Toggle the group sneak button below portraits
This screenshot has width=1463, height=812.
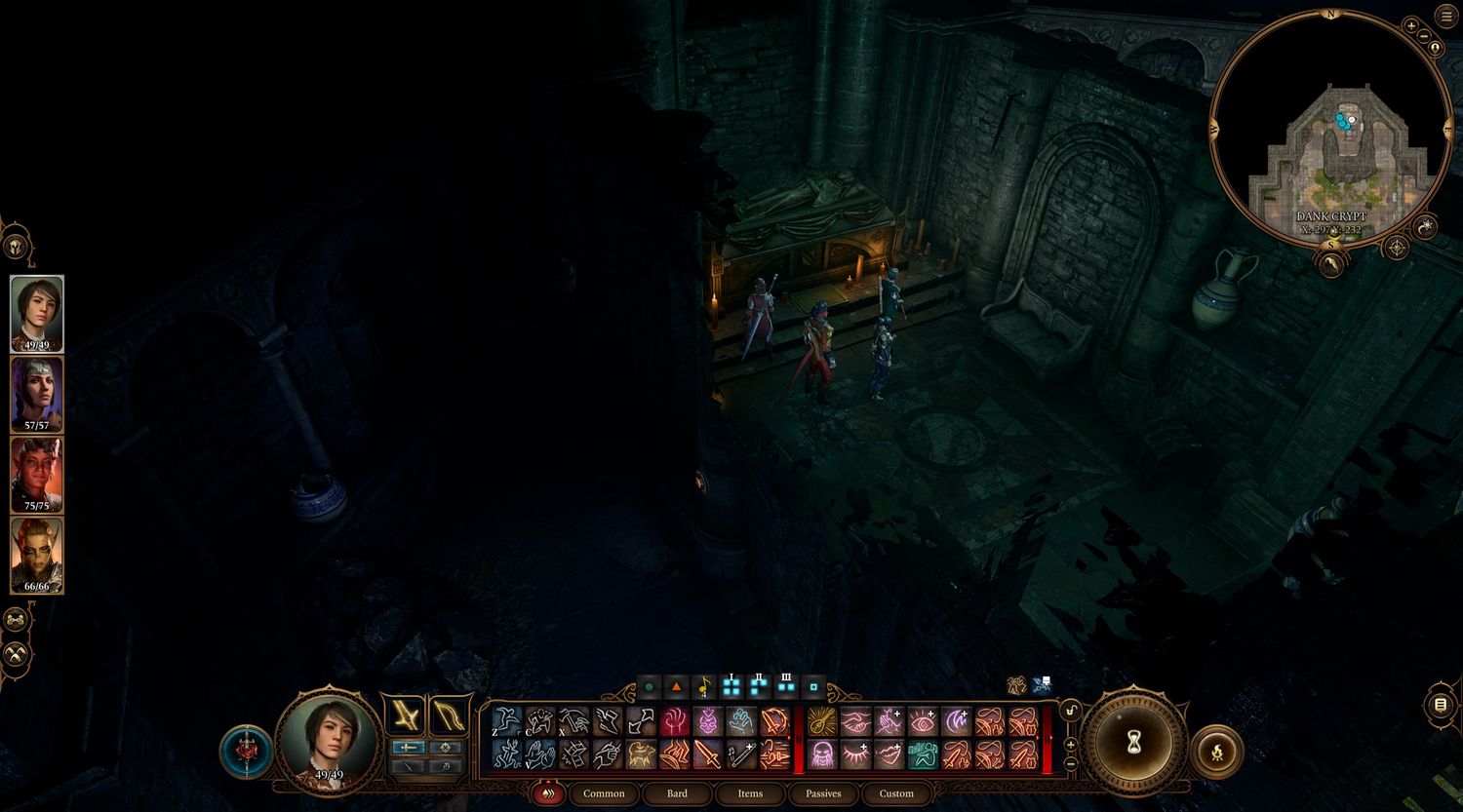[x=16, y=653]
